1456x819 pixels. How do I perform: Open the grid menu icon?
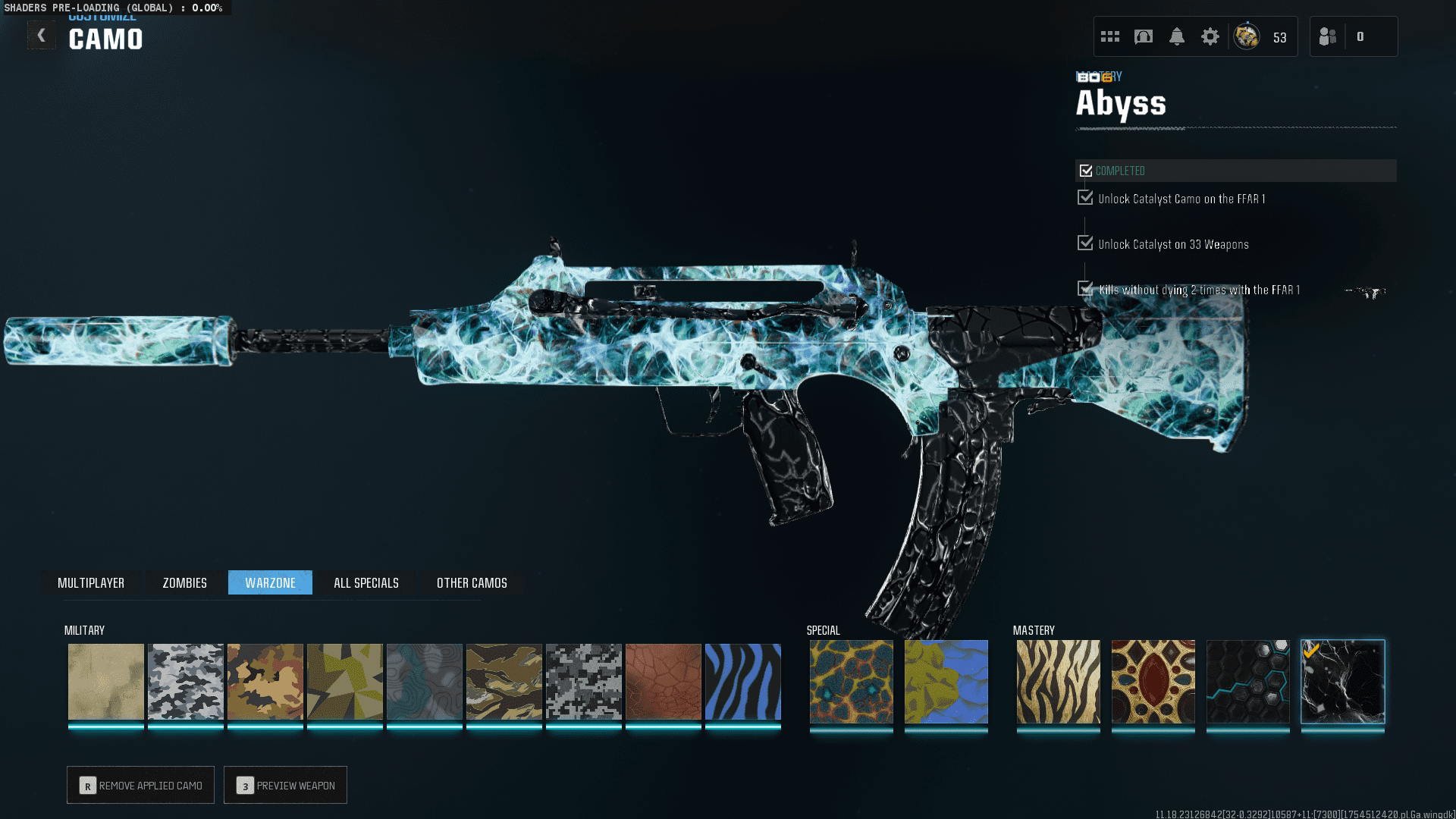1110,36
